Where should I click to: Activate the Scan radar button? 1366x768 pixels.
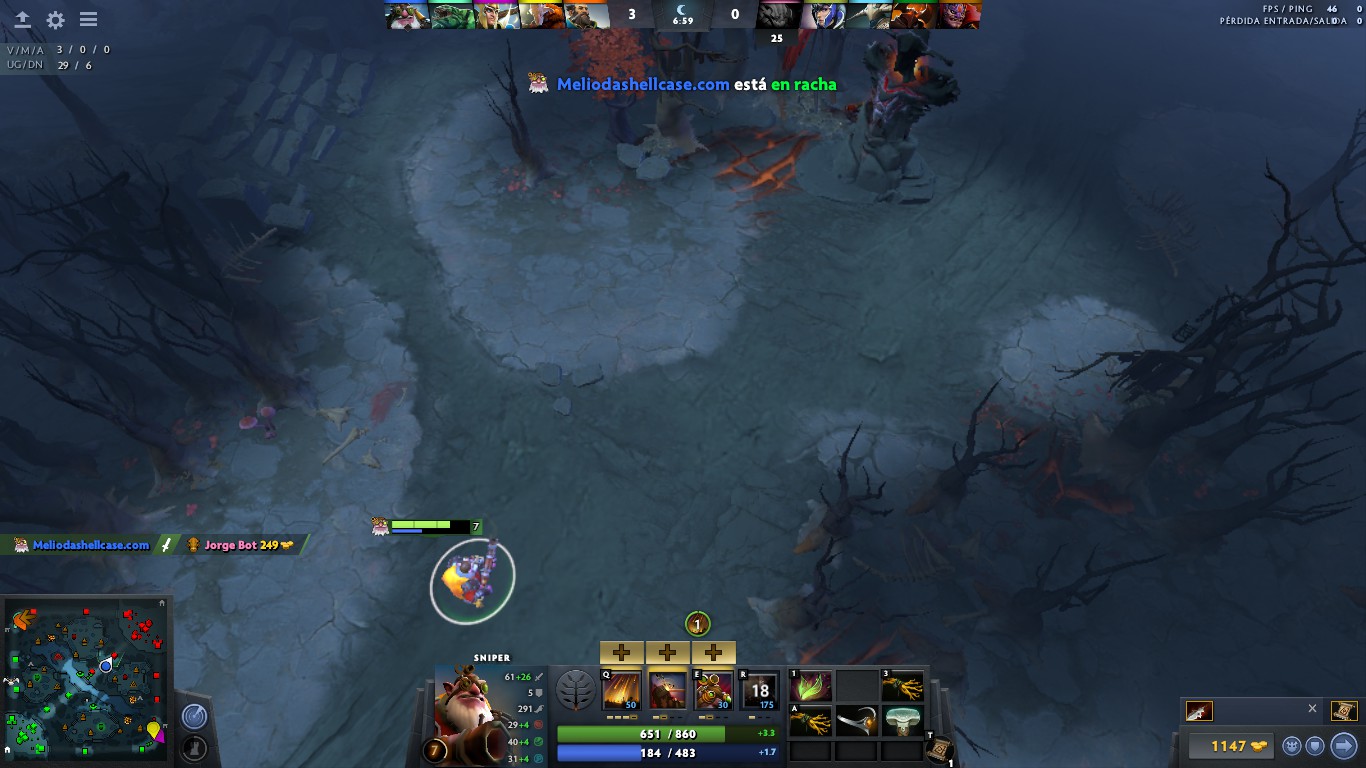[194, 716]
